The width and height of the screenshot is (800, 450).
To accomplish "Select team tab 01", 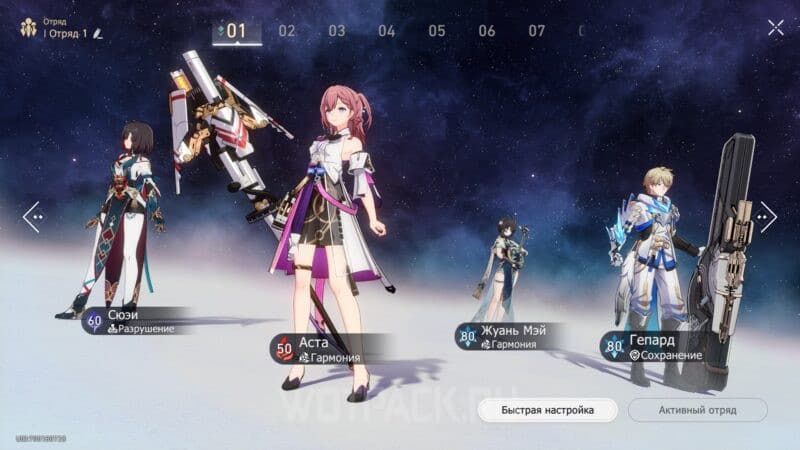I will (236, 31).
